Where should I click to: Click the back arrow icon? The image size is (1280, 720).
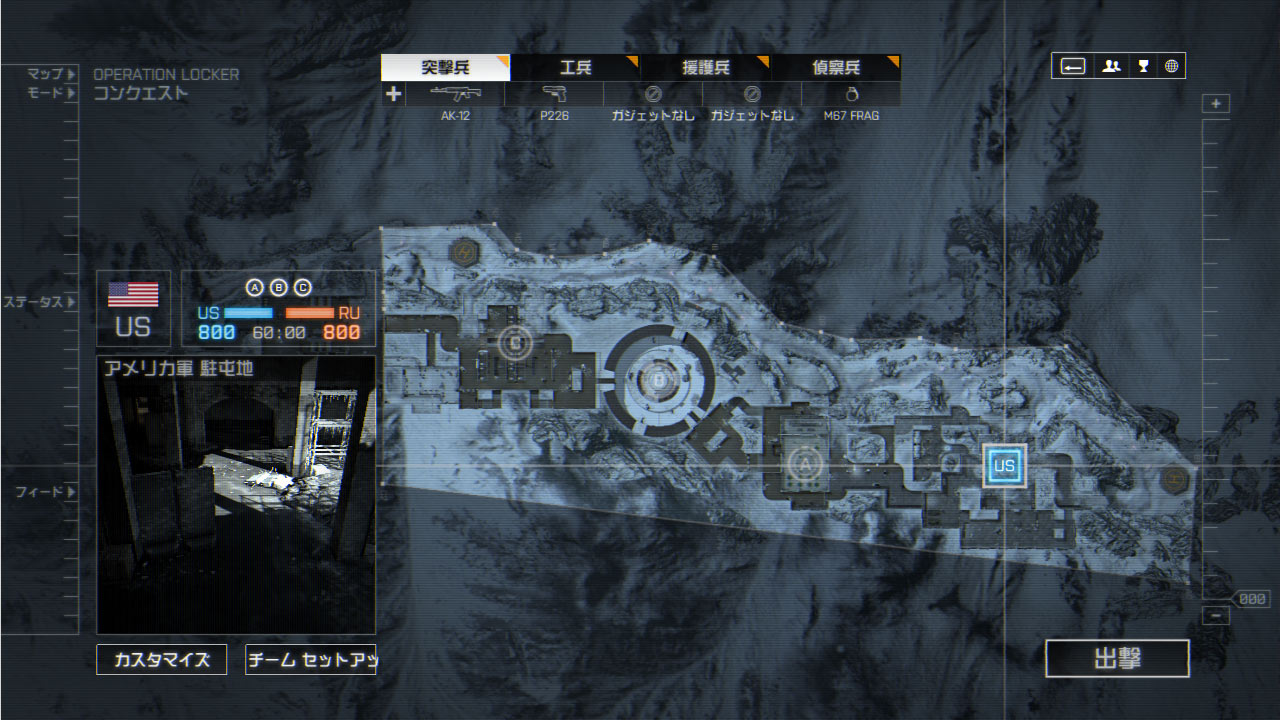coord(1073,66)
